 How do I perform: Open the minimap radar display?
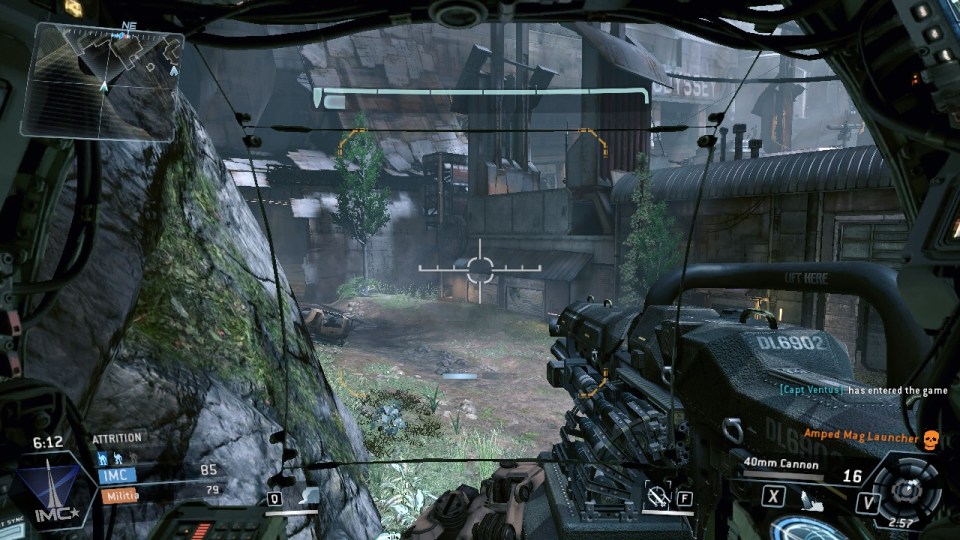pos(102,80)
